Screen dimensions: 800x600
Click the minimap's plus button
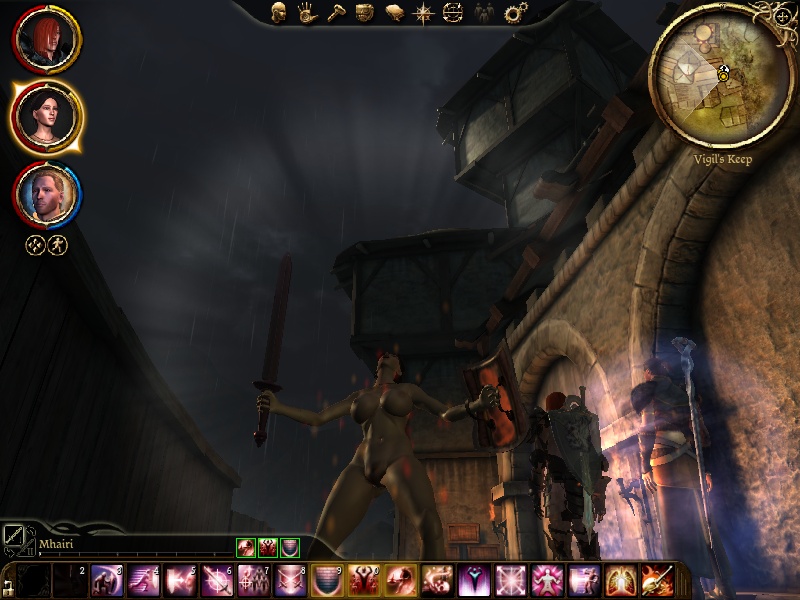coord(781,17)
